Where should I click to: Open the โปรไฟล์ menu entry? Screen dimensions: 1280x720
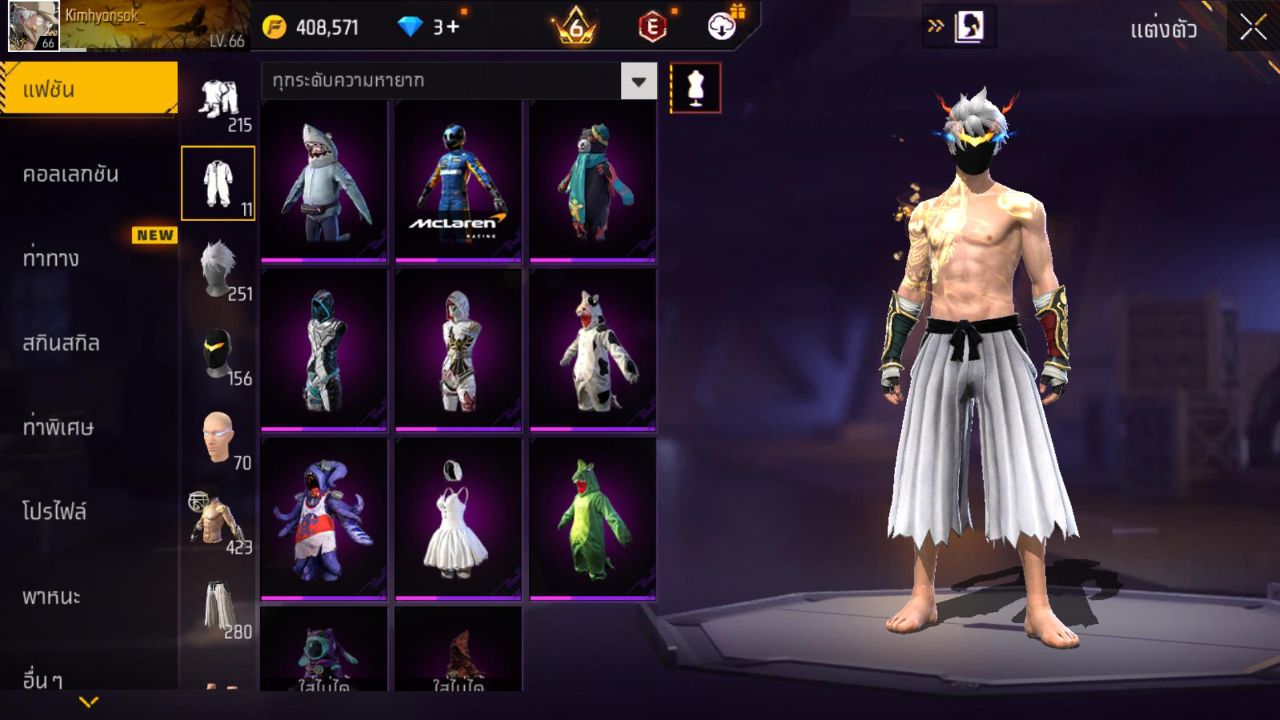coord(55,512)
